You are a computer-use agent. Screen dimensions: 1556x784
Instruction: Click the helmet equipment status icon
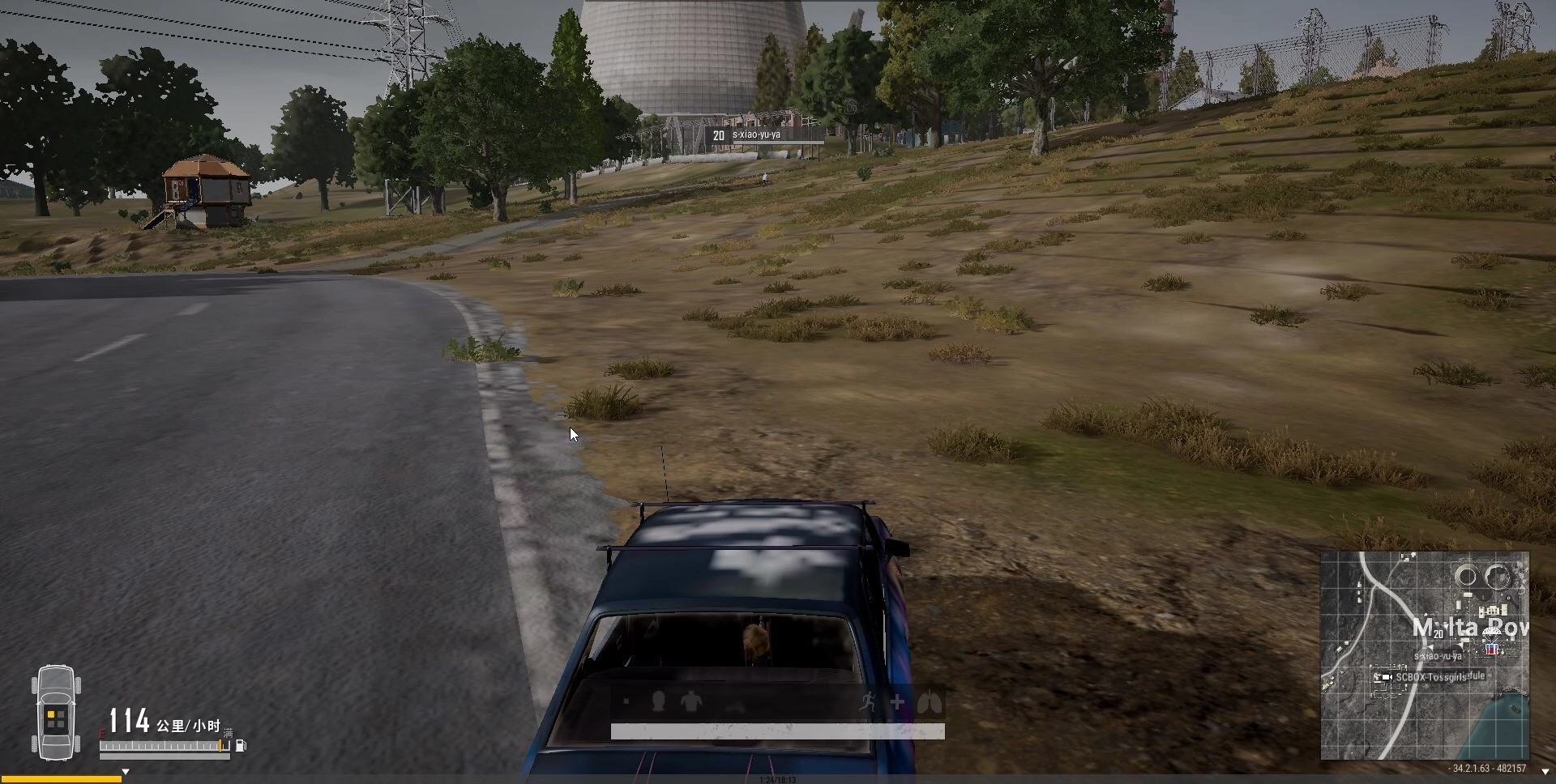pyautogui.click(x=658, y=701)
